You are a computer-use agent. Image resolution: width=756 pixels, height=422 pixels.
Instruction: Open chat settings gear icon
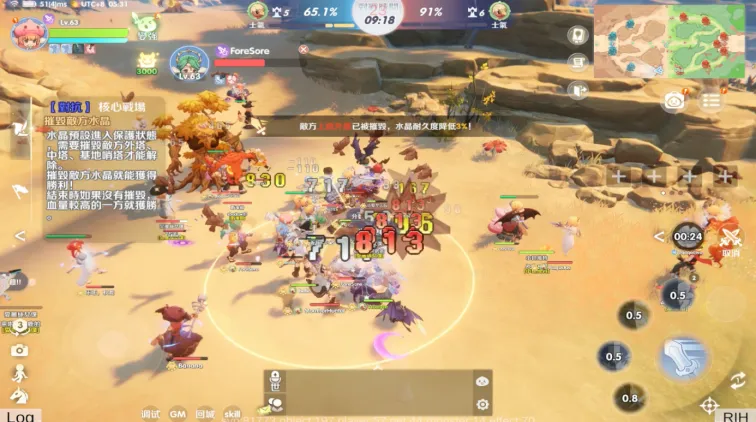coord(483,404)
